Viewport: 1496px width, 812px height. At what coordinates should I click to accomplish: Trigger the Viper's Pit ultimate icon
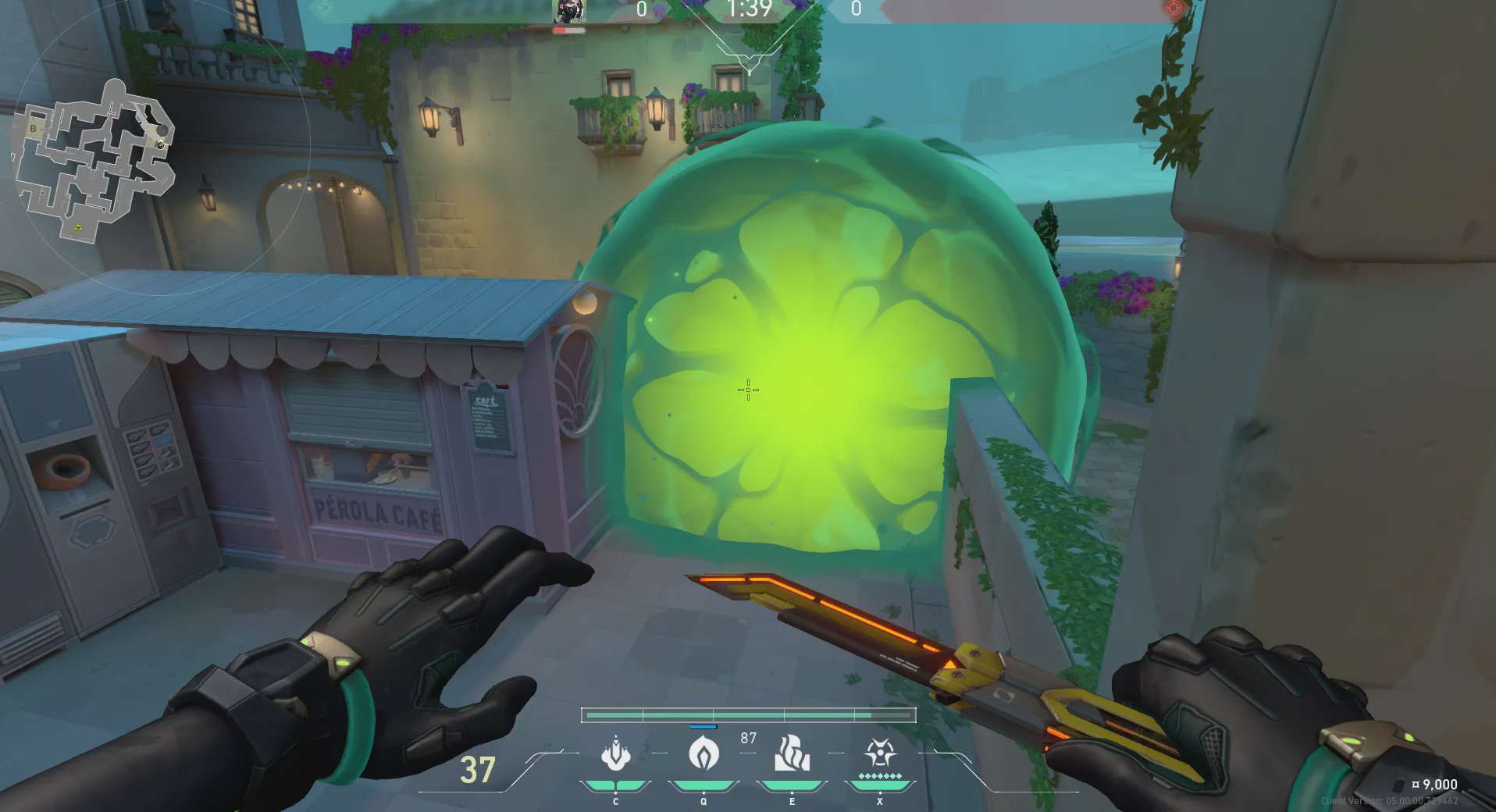coord(880,754)
